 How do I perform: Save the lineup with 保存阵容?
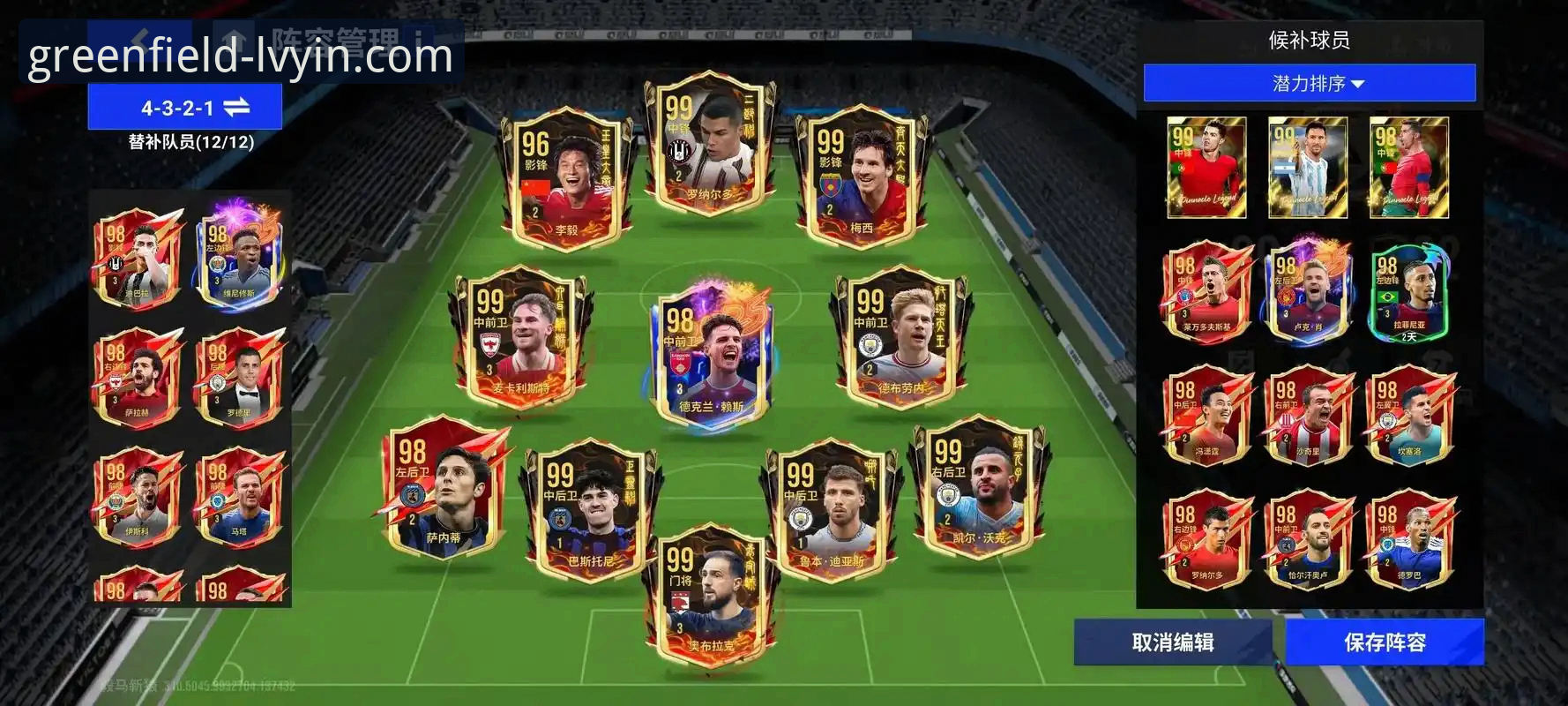[1384, 642]
